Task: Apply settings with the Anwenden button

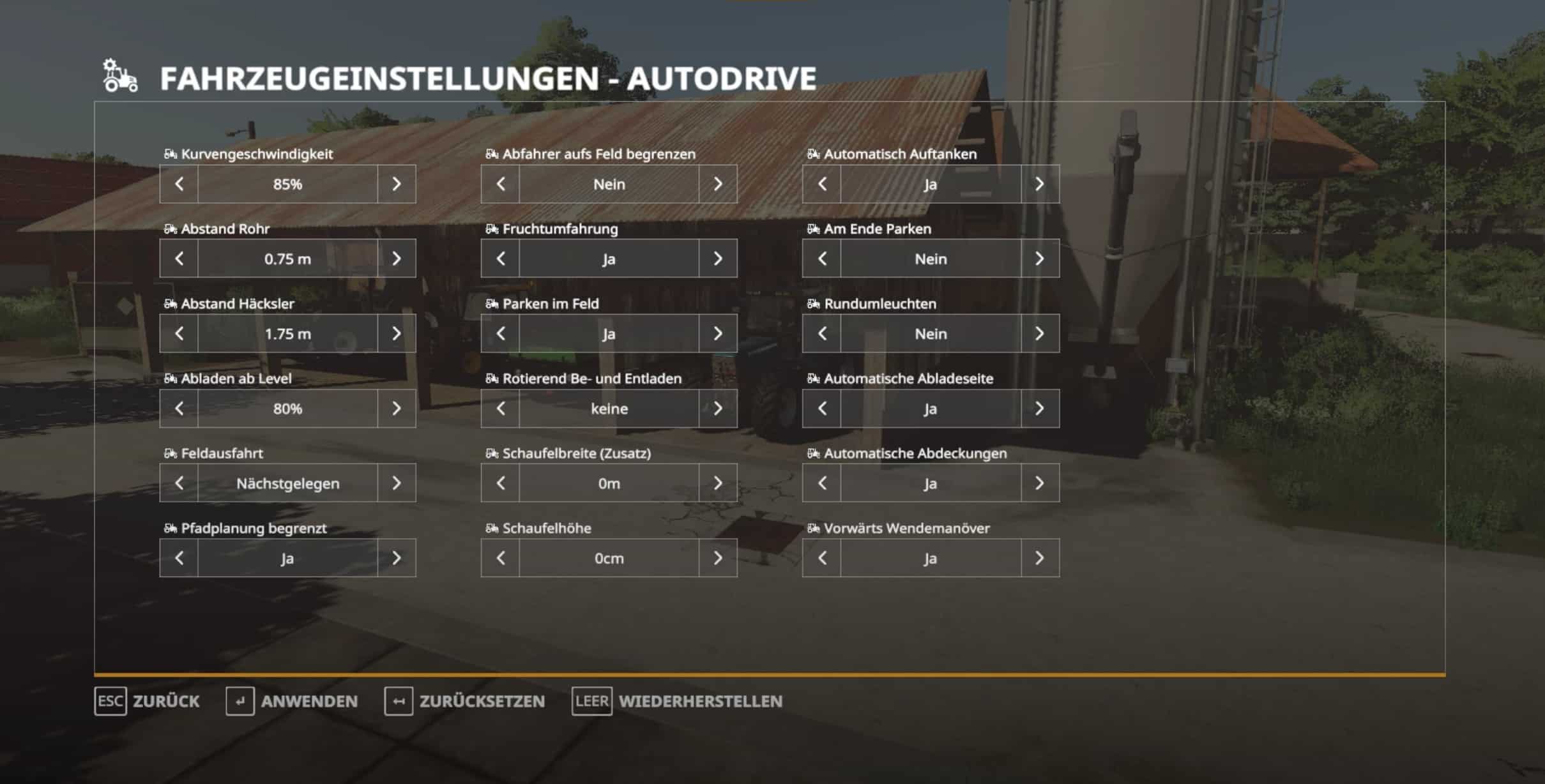Action: (x=292, y=701)
